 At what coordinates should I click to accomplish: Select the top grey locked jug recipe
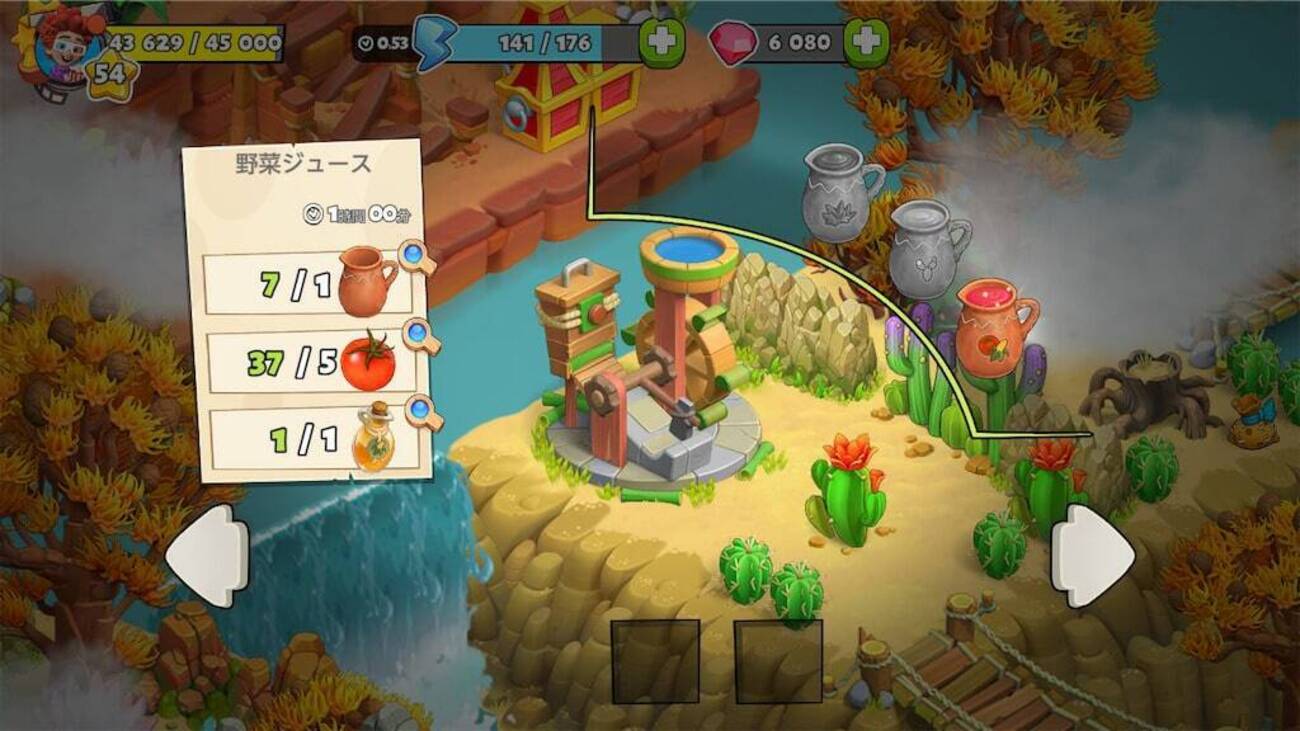tap(841, 192)
